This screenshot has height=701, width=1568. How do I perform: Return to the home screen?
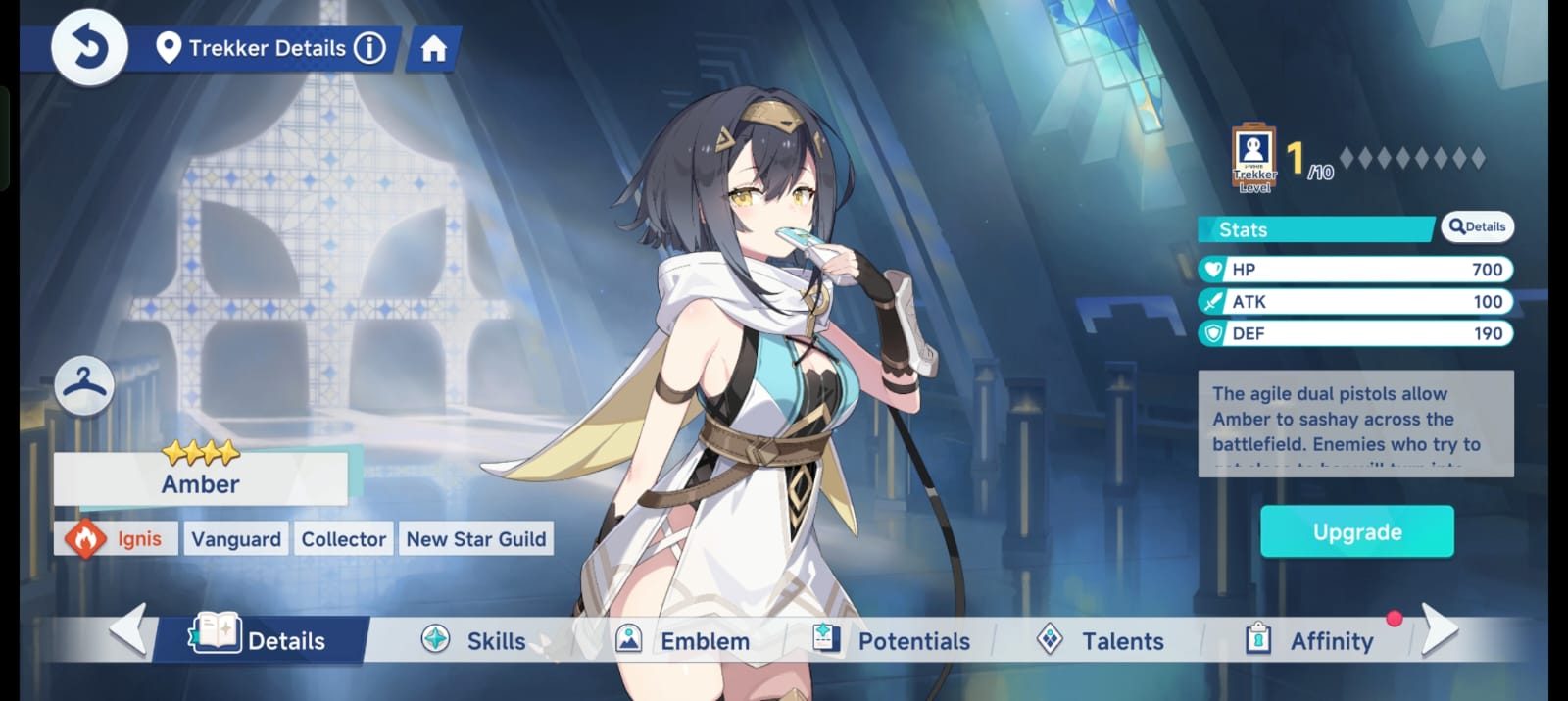(x=433, y=48)
